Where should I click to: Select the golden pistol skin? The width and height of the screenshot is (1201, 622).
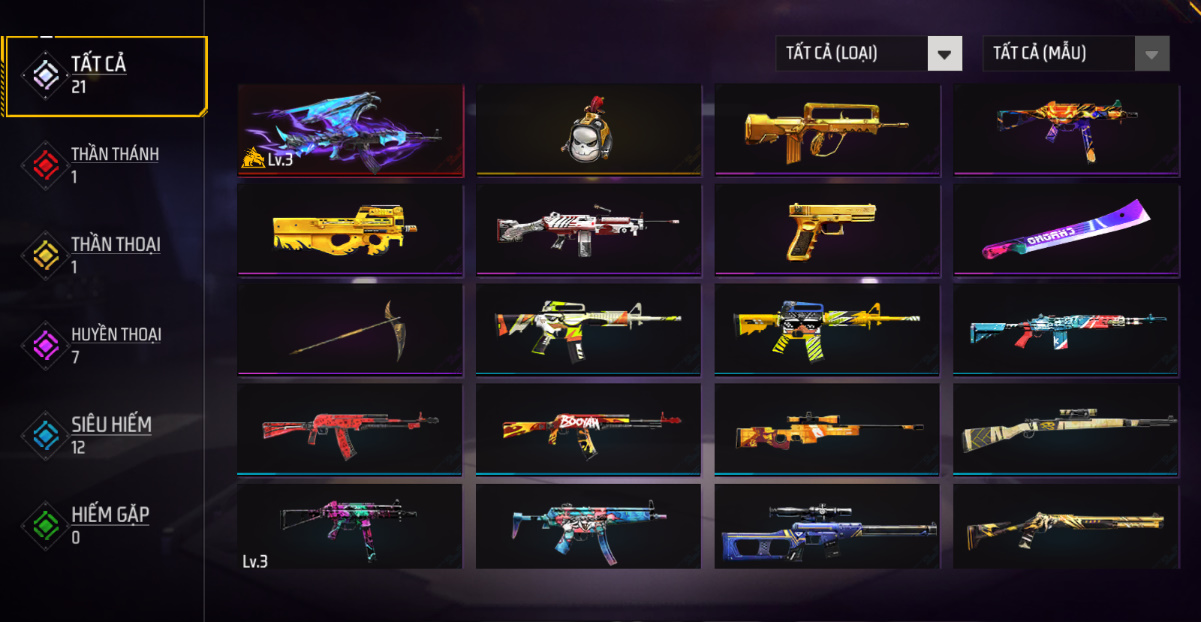click(827, 229)
